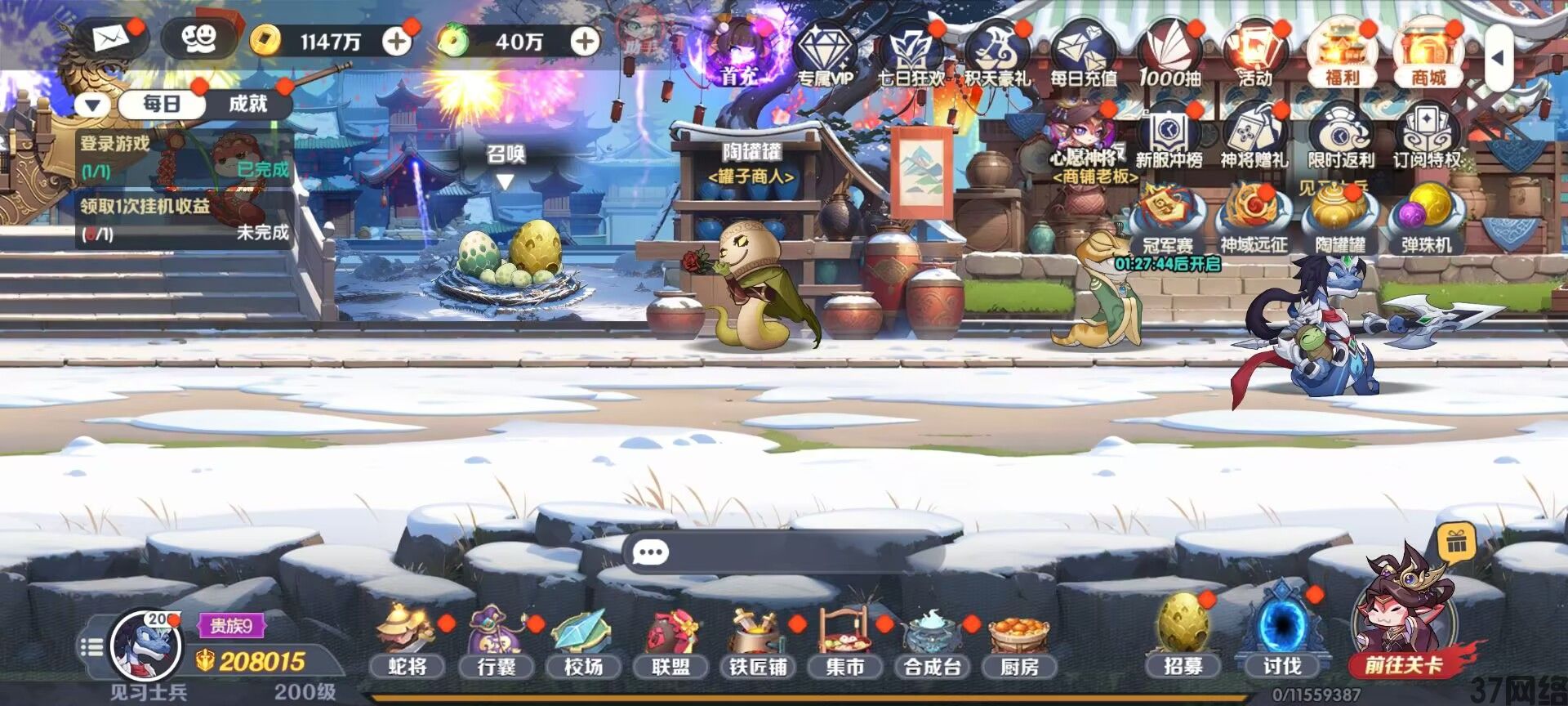Open the 铁匠铺 blacksmith shop
1568x706 pixels.
pyautogui.click(x=757, y=642)
